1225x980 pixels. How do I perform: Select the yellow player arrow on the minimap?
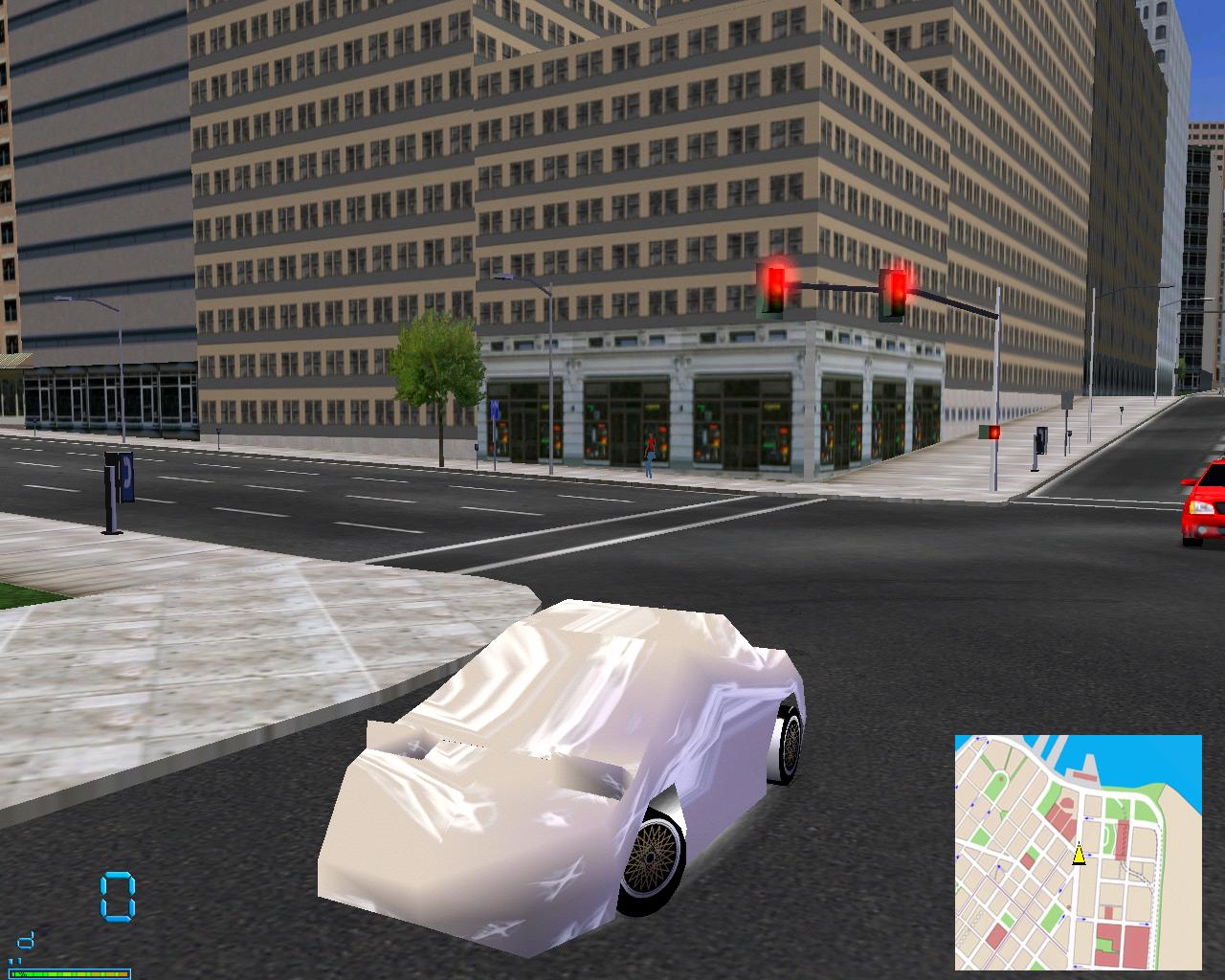click(x=1079, y=854)
